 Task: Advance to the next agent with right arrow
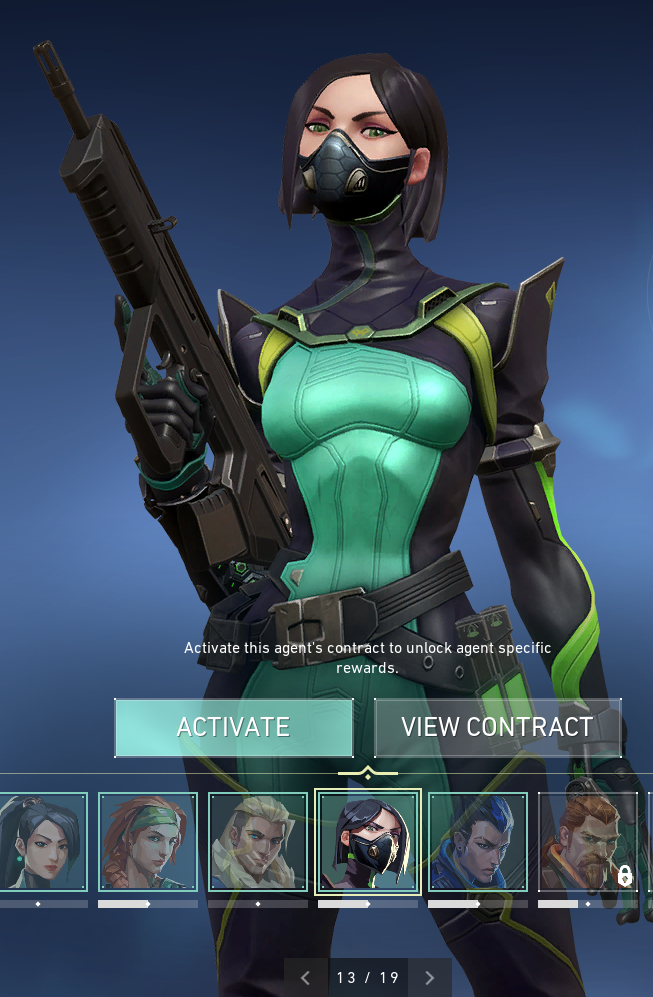coord(430,978)
